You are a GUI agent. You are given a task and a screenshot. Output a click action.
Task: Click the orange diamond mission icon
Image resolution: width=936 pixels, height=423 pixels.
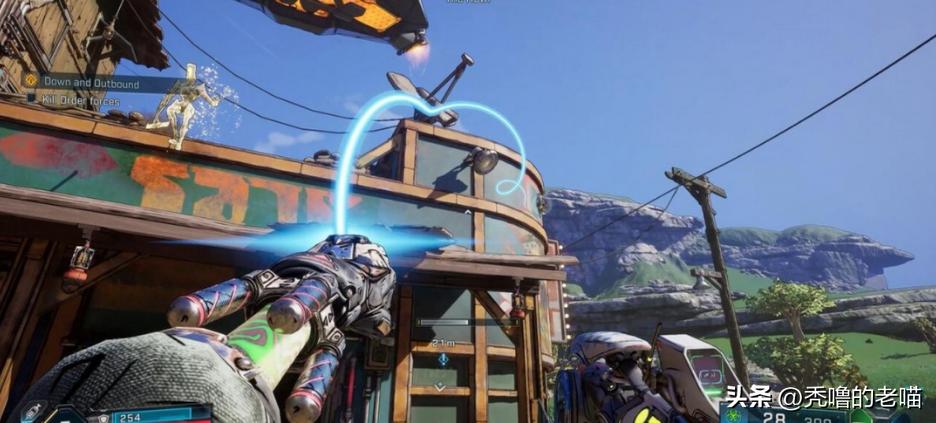click(x=32, y=81)
